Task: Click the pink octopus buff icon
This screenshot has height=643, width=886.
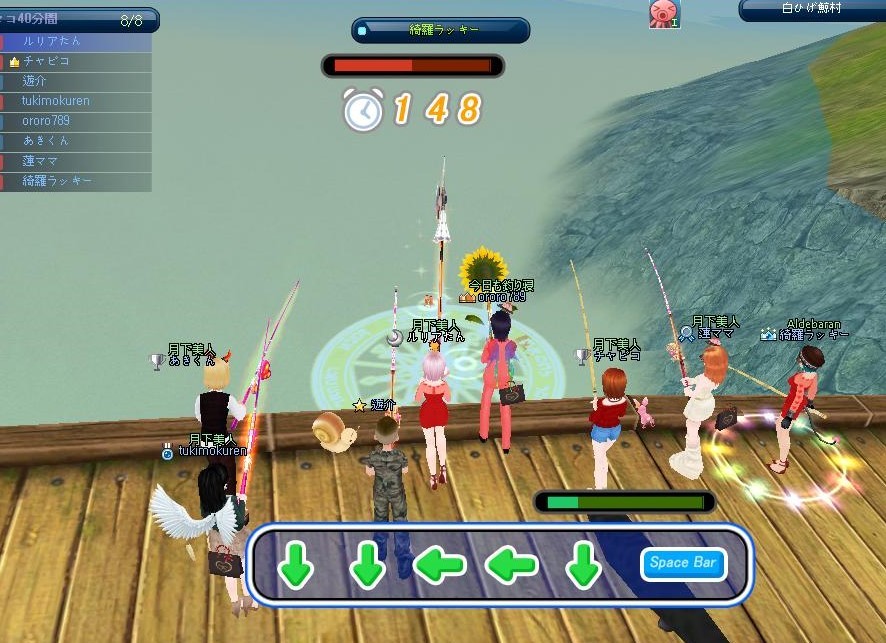Action: coord(662,13)
